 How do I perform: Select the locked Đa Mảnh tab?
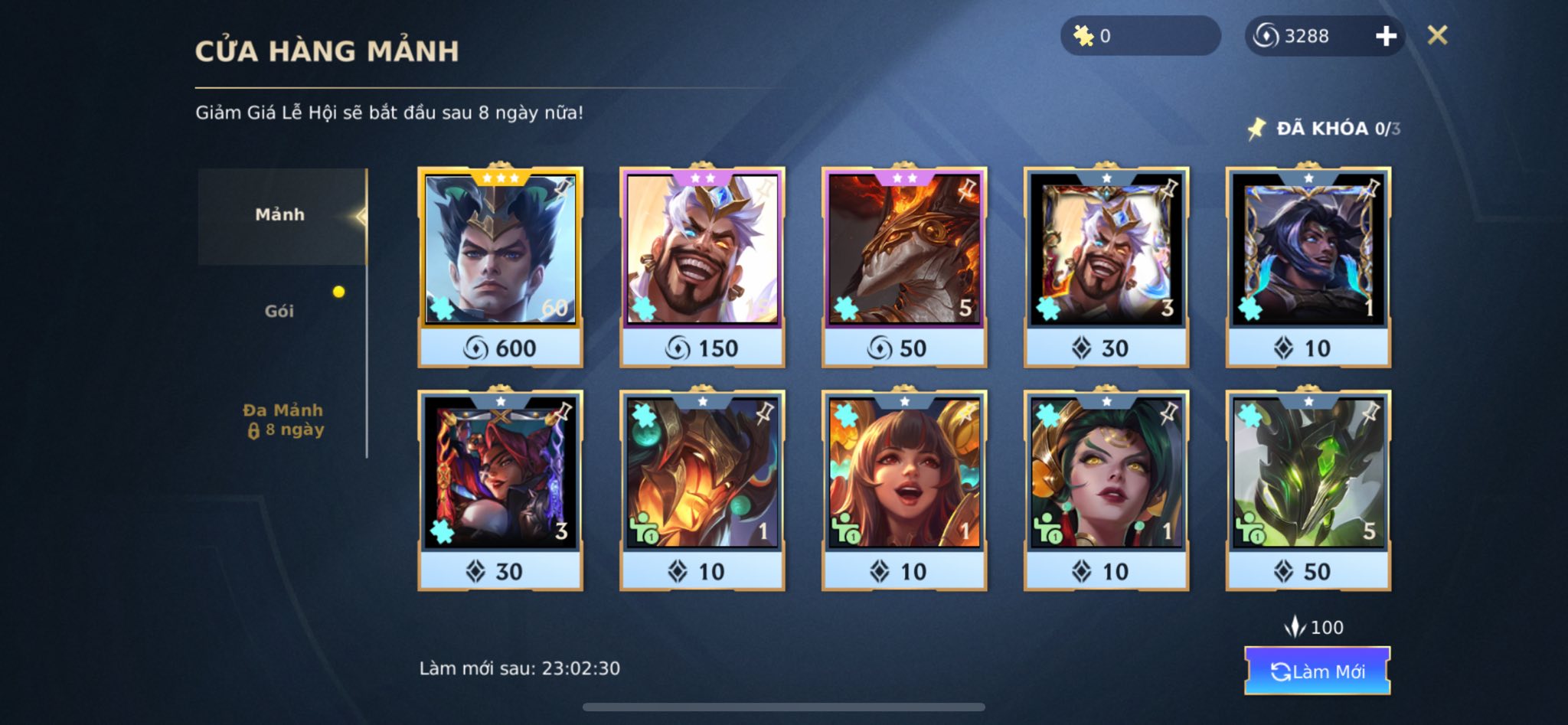pos(283,420)
